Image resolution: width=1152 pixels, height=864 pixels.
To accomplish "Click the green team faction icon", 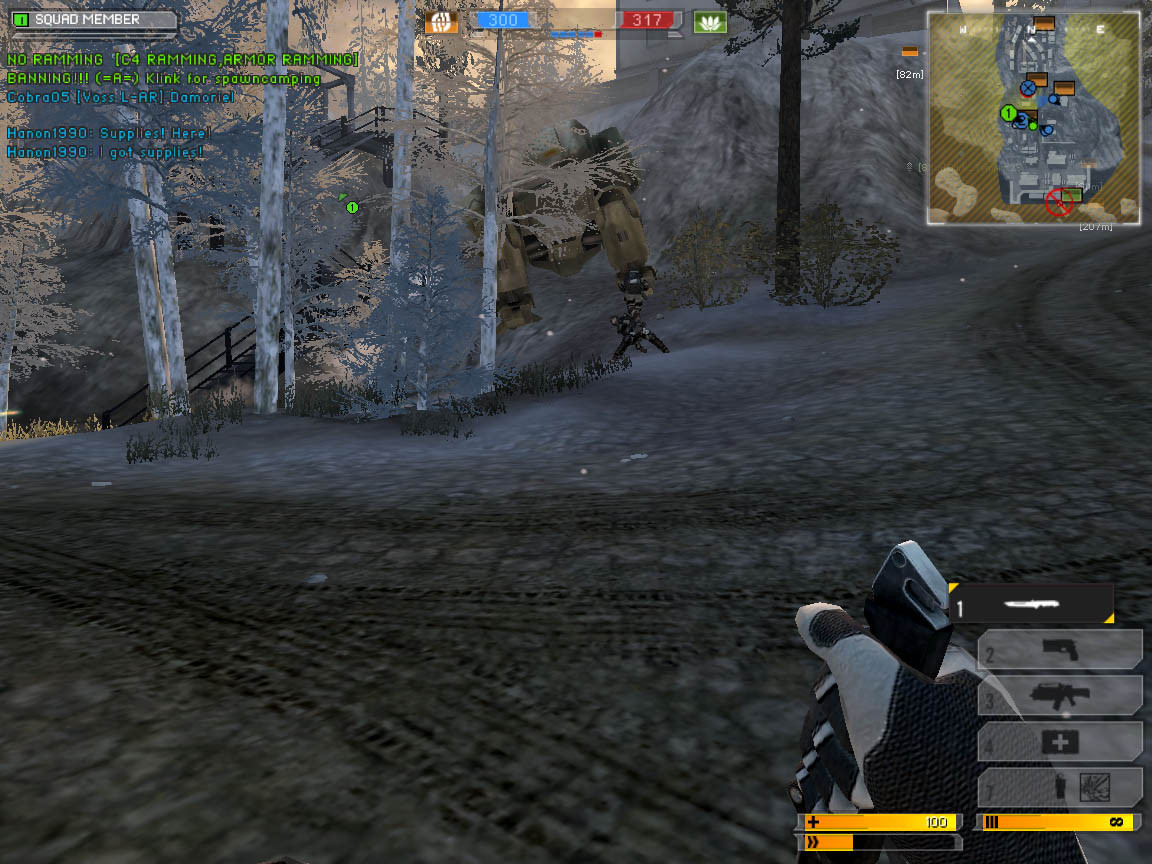I will tap(710, 21).
